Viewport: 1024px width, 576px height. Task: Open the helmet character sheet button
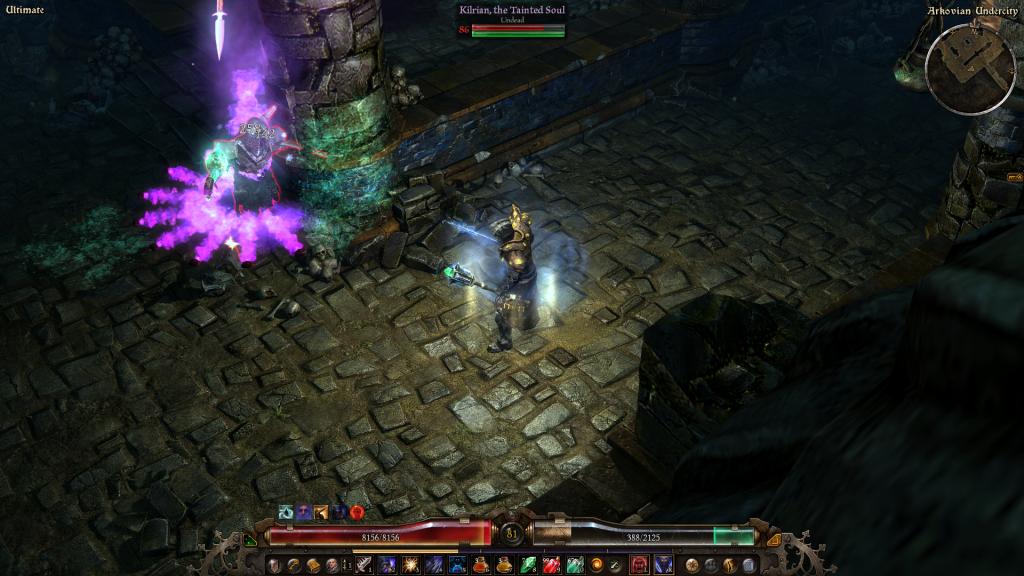point(273,565)
